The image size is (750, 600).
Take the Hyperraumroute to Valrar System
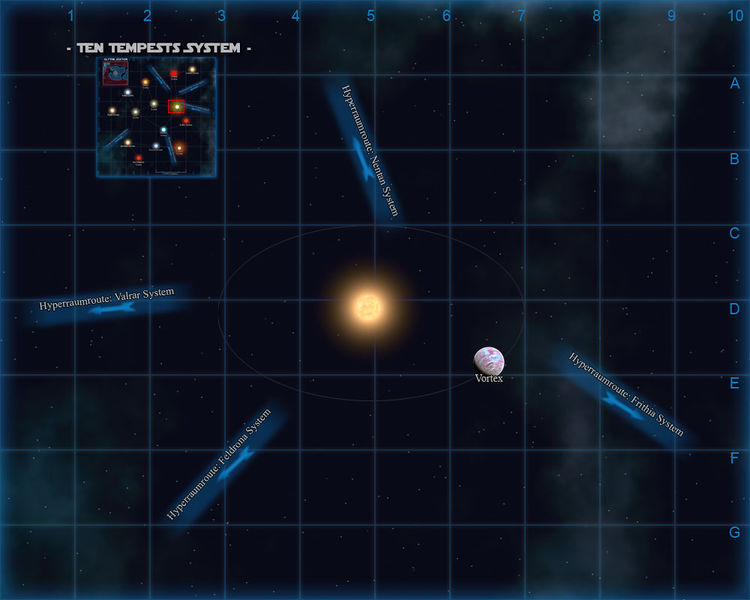[x=110, y=303]
